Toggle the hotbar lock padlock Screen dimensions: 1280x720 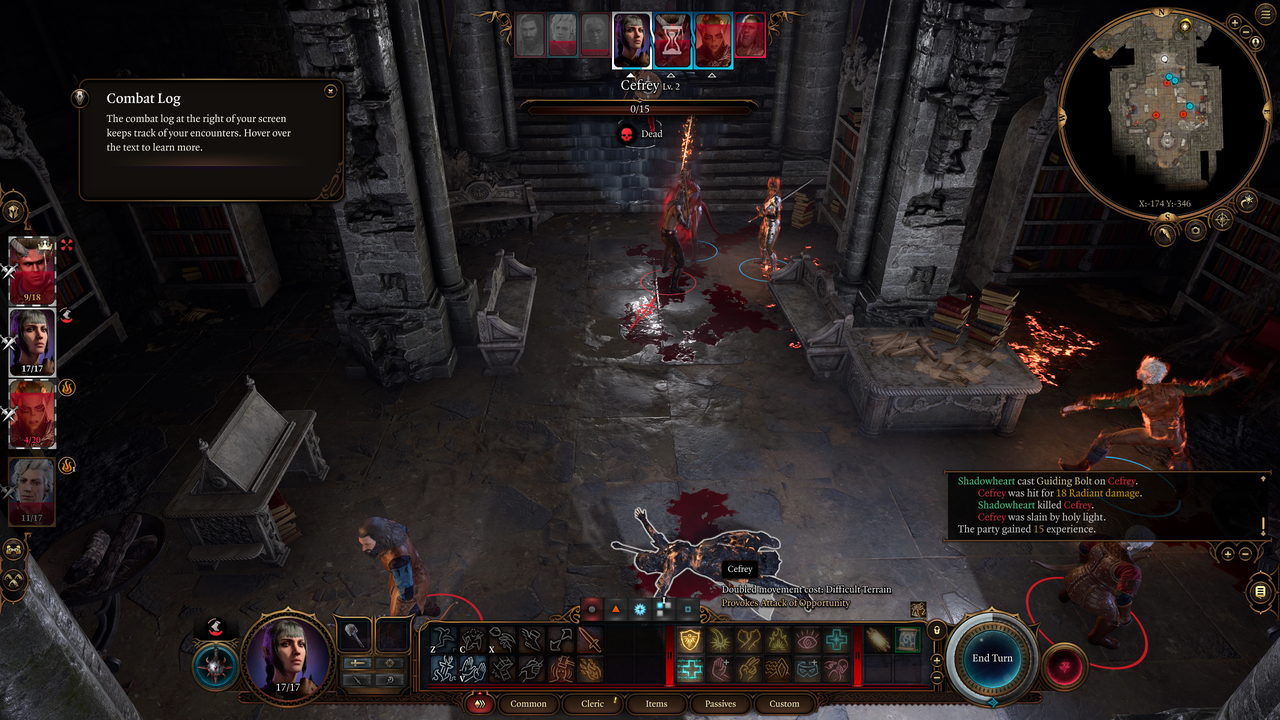point(937,630)
